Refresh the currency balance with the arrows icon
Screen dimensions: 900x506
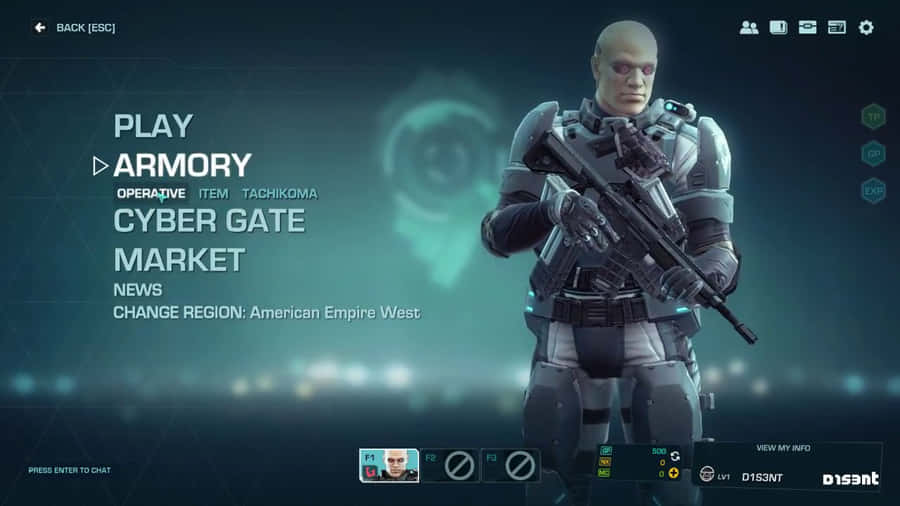coord(674,455)
